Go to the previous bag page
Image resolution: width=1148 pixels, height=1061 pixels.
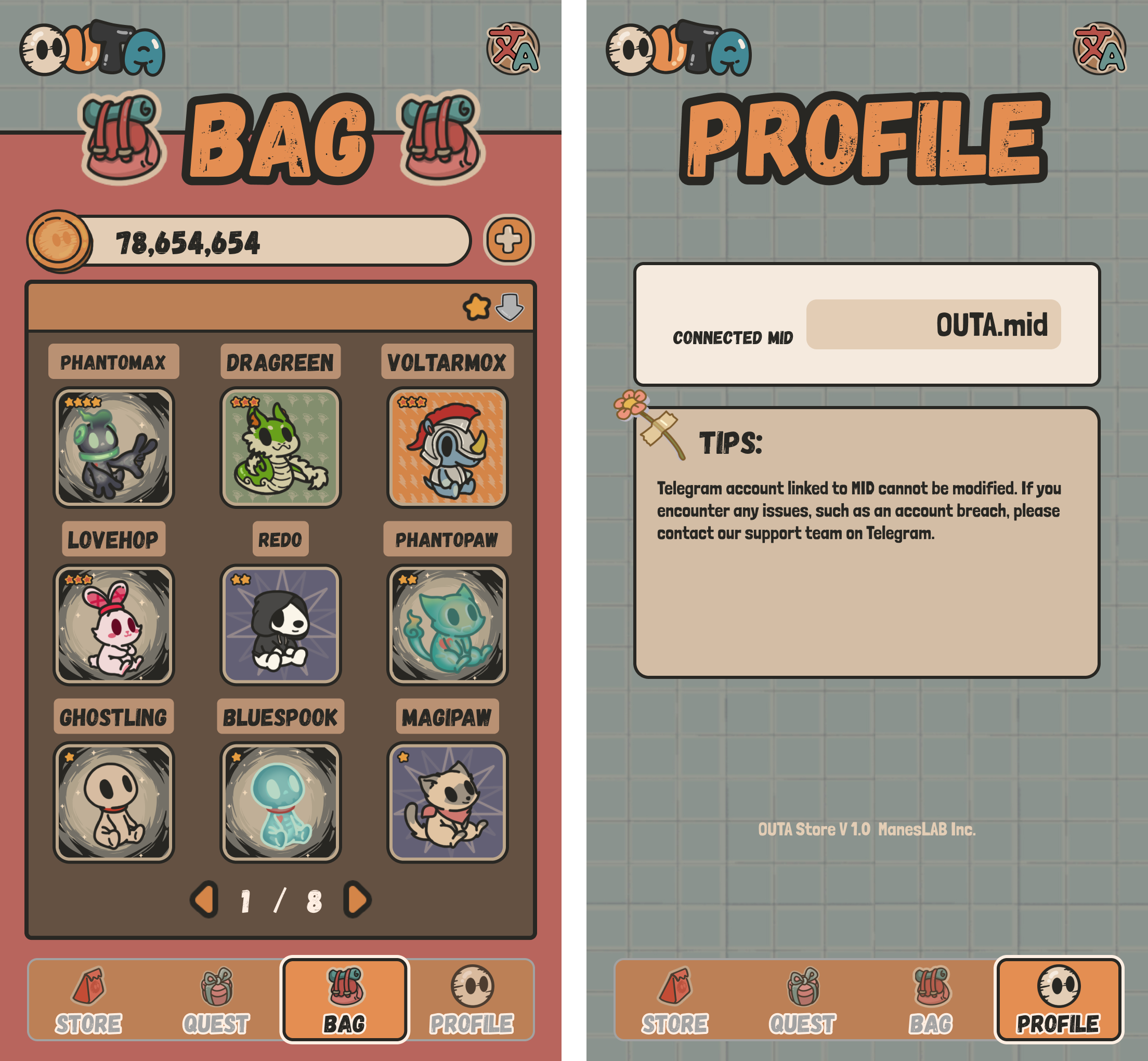pyautogui.click(x=204, y=900)
